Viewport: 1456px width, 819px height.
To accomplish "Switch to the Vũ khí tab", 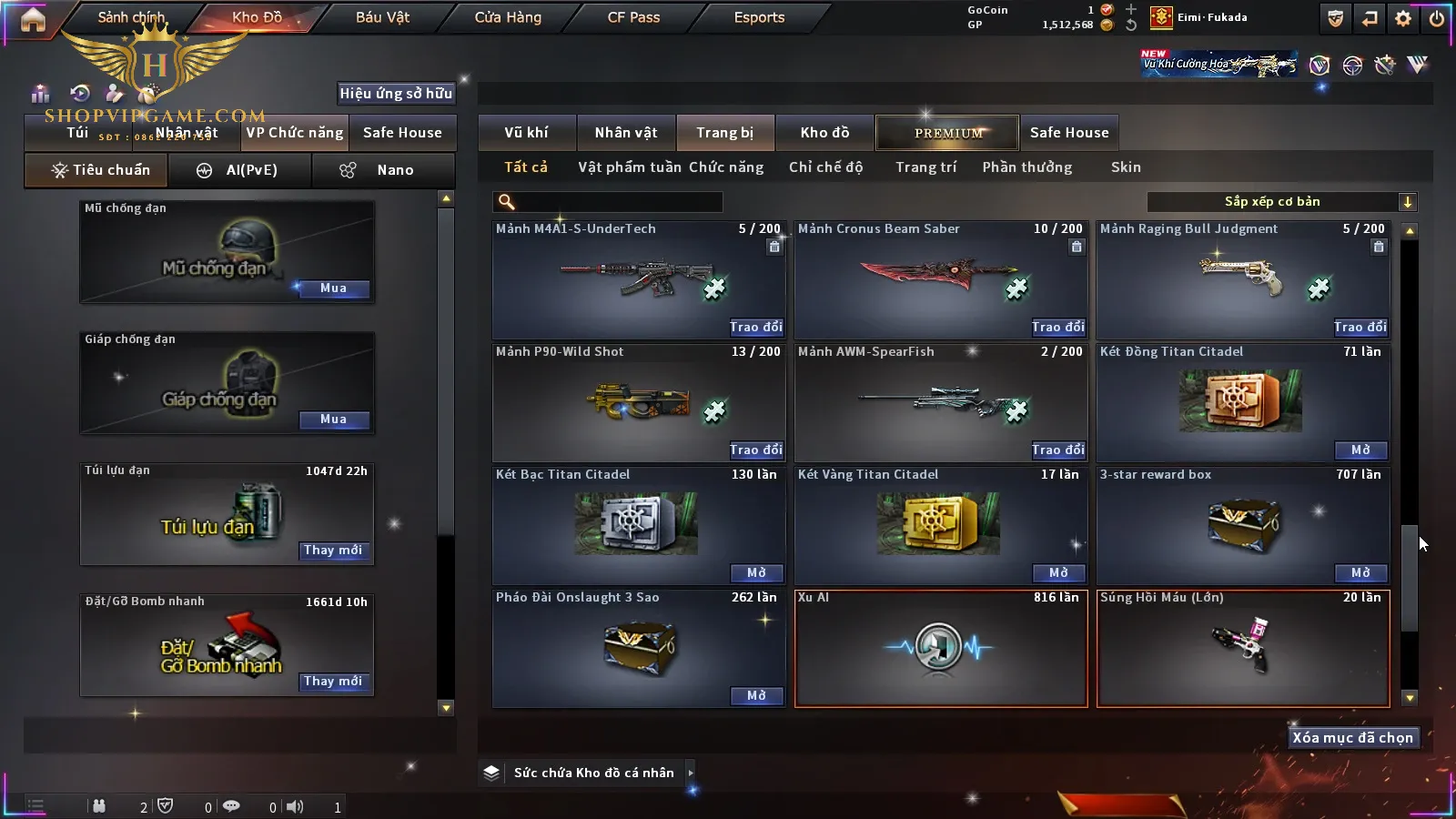I will [527, 133].
